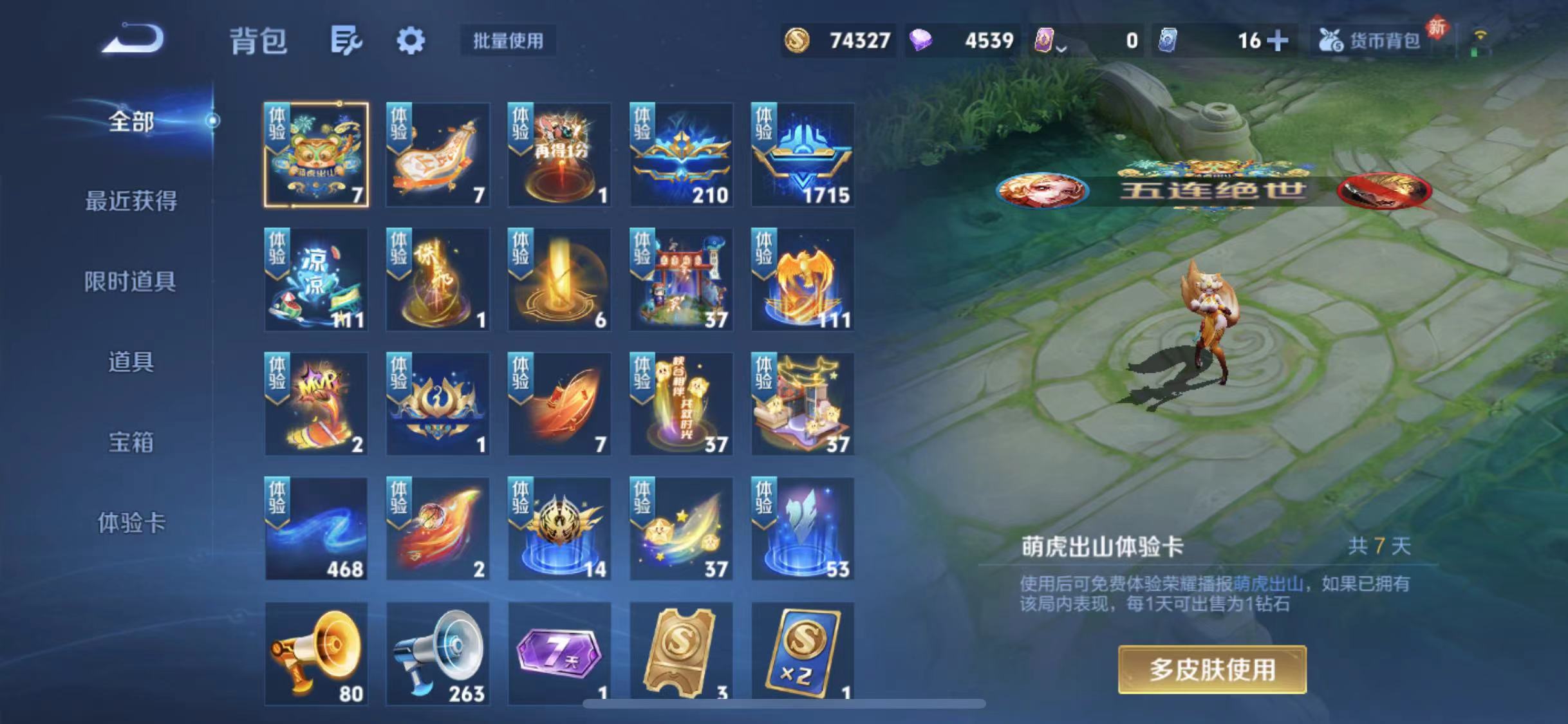Click the inventory arrangement wrench icon beside 背包
1568x724 pixels.
[348, 40]
